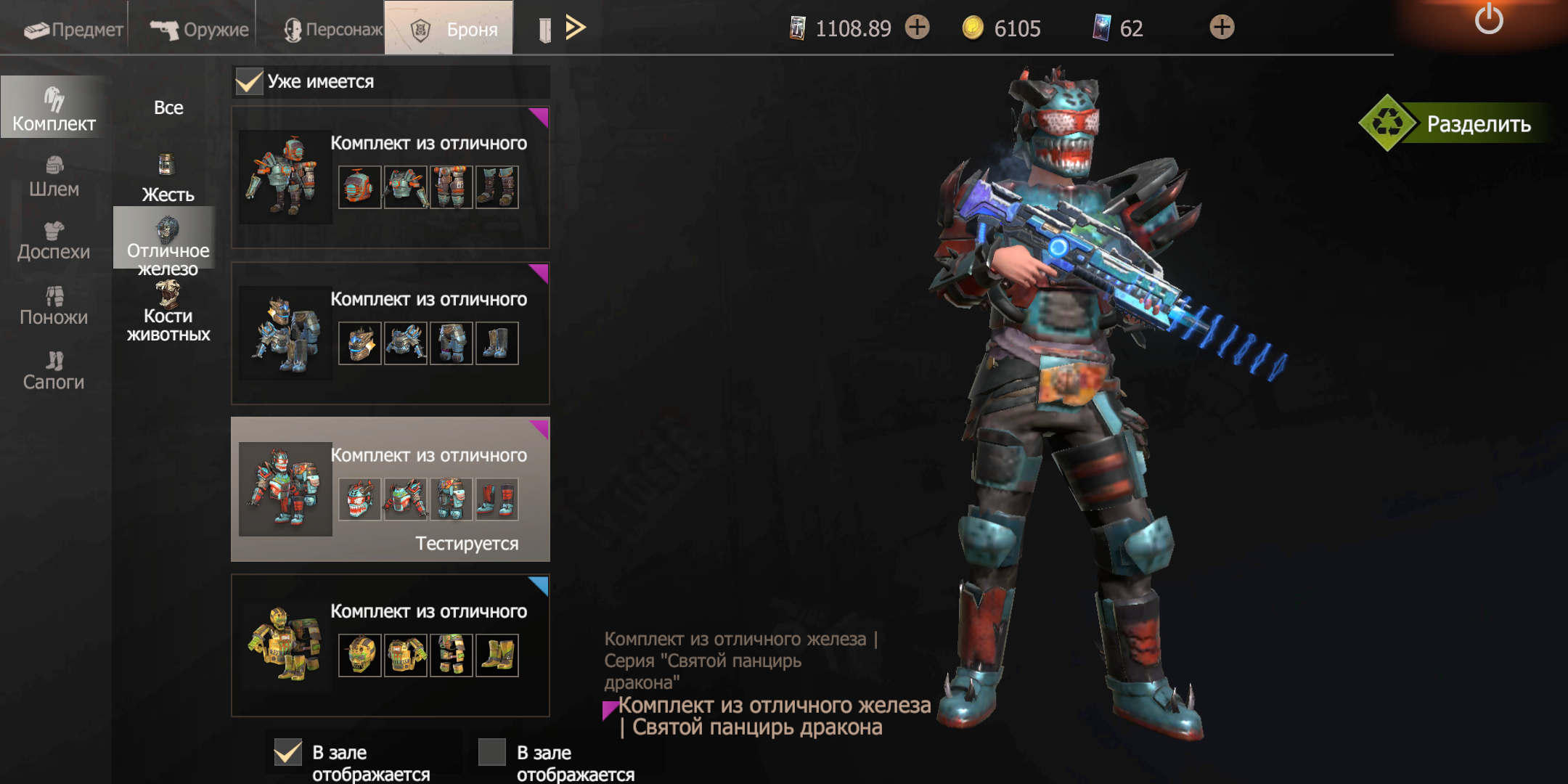
Task: Filter by Жесть material
Action: pyautogui.click(x=168, y=179)
